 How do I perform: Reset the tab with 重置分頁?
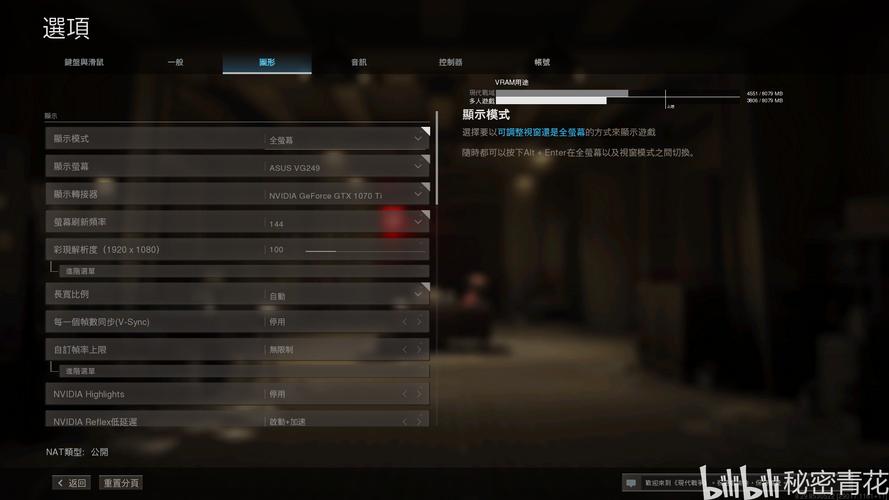[x=121, y=483]
